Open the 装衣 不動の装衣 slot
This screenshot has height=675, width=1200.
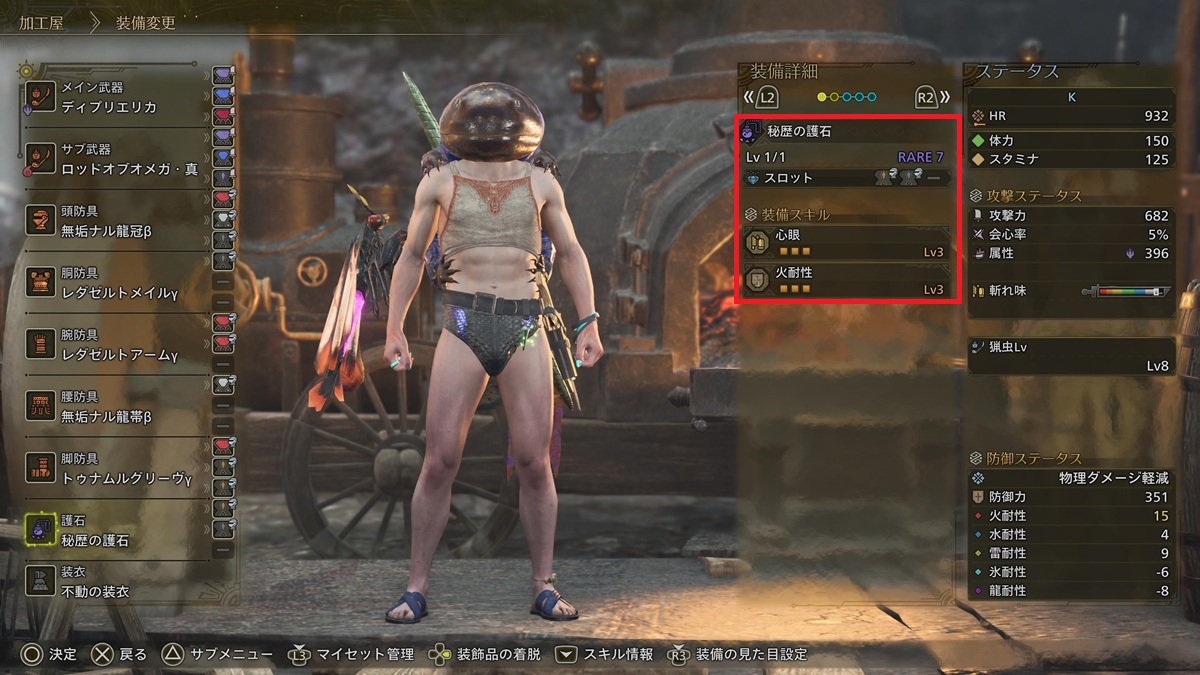[x=120, y=582]
